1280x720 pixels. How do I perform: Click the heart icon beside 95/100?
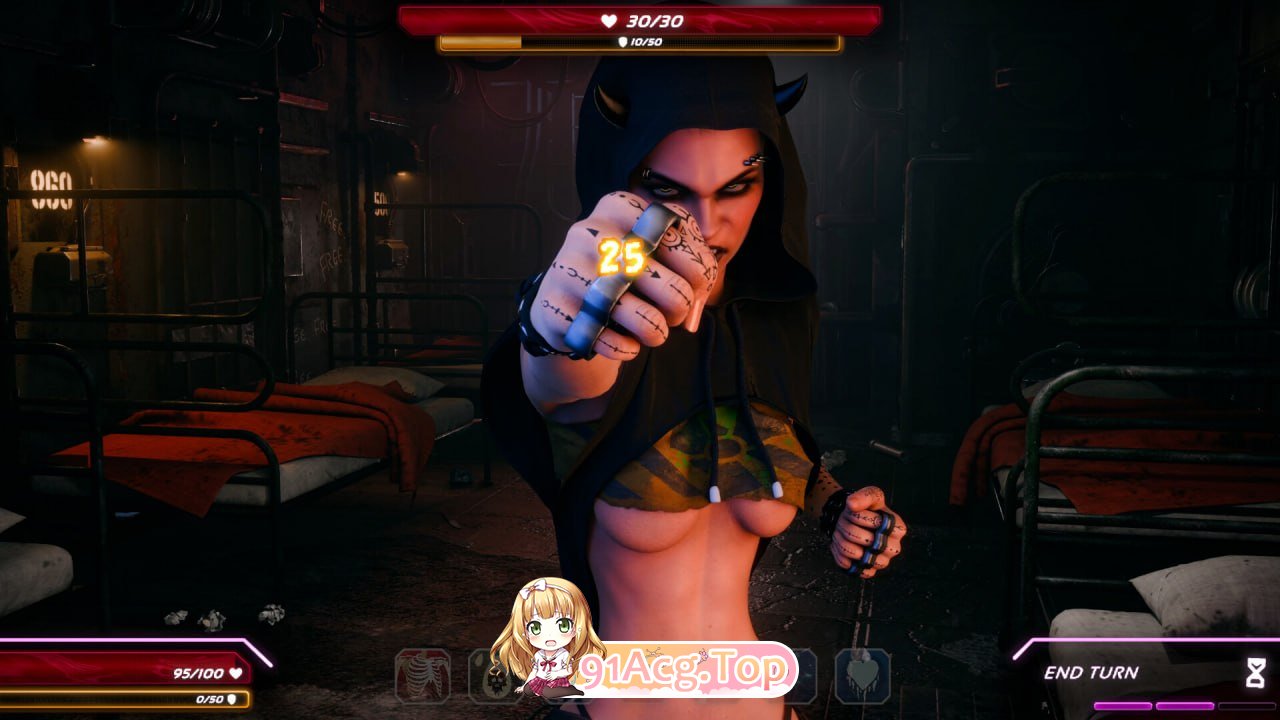click(235, 673)
